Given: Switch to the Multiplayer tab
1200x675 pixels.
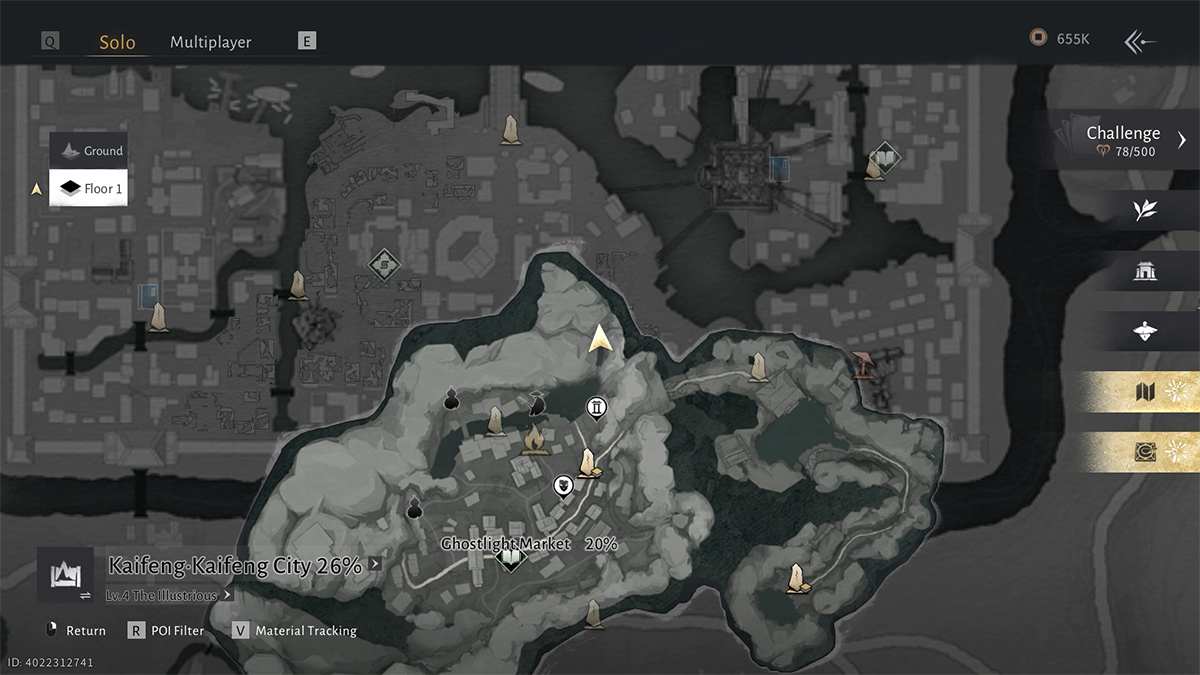Looking at the screenshot, I should pos(210,42).
